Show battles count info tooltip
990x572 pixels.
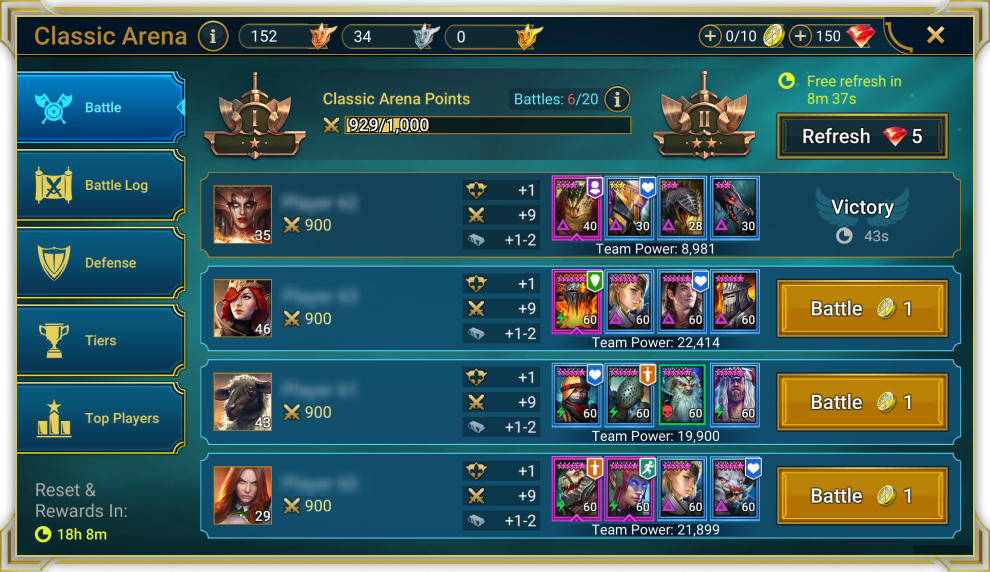click(x=618, y=99)
